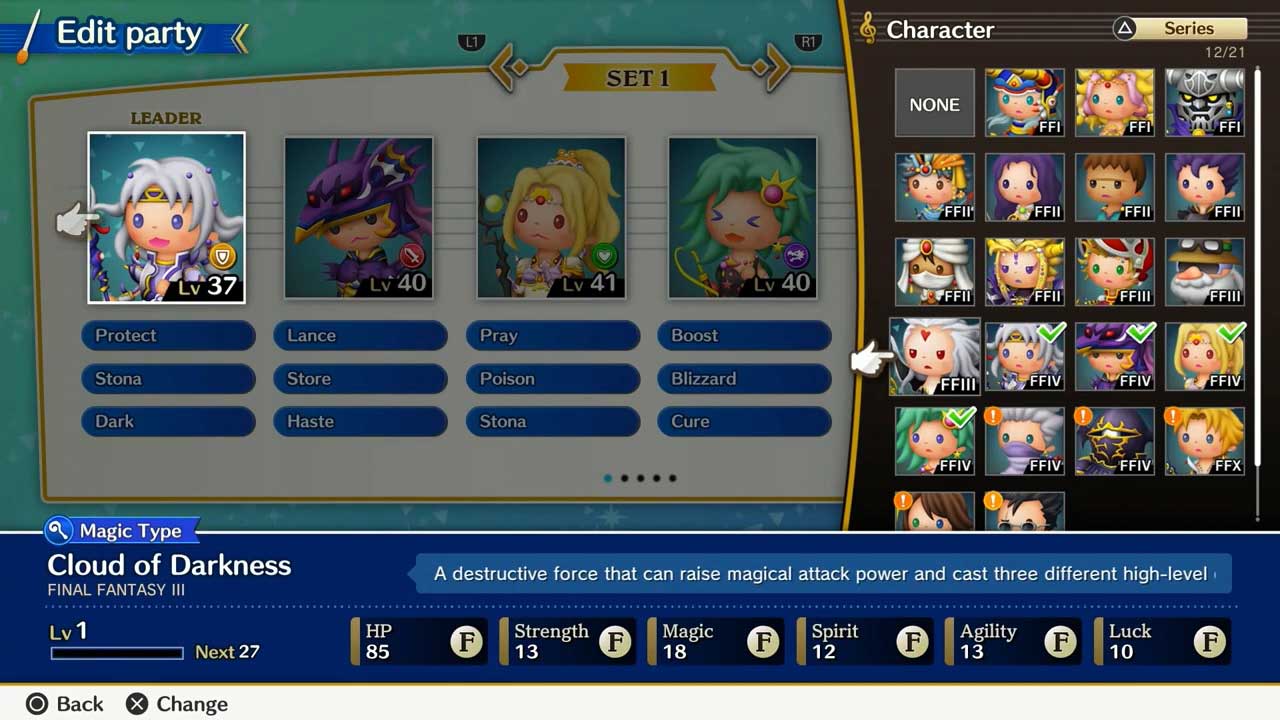This screenshot has width=1280, height=720.
Task: Select the Haste ability
Action: [360, 421]
